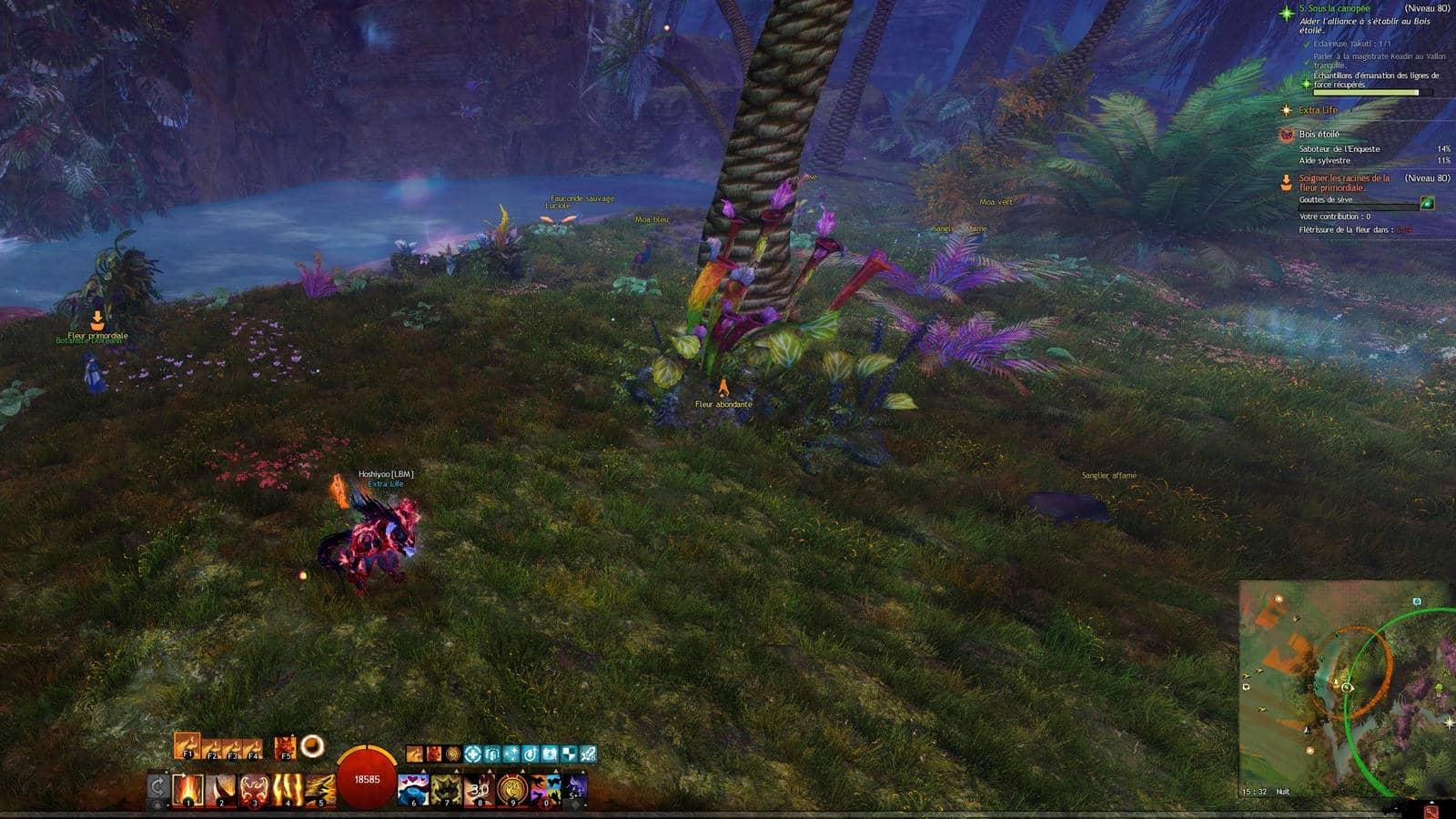Image resolution: width=1456 pixels, height=819 pixels.
Task: Summon the purple mount from the mount slot
Action: (577, 785)
